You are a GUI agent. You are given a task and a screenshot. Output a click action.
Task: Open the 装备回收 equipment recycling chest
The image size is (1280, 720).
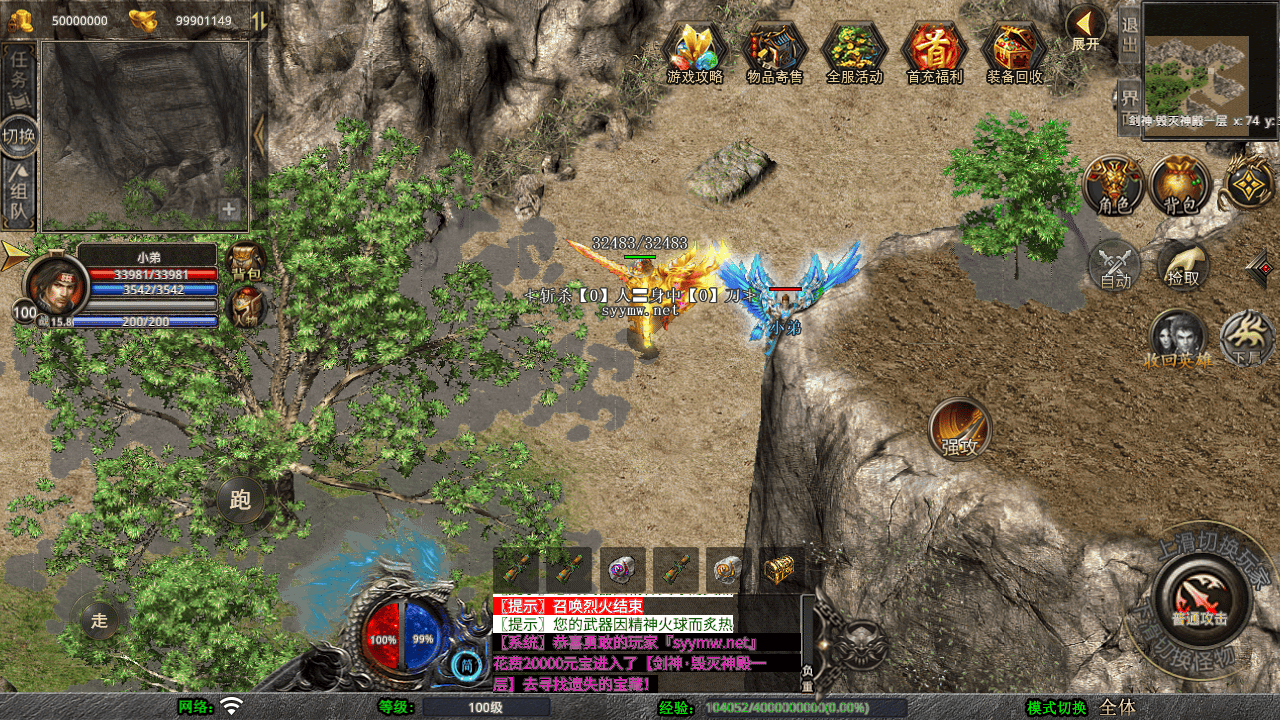[1014, 50]
